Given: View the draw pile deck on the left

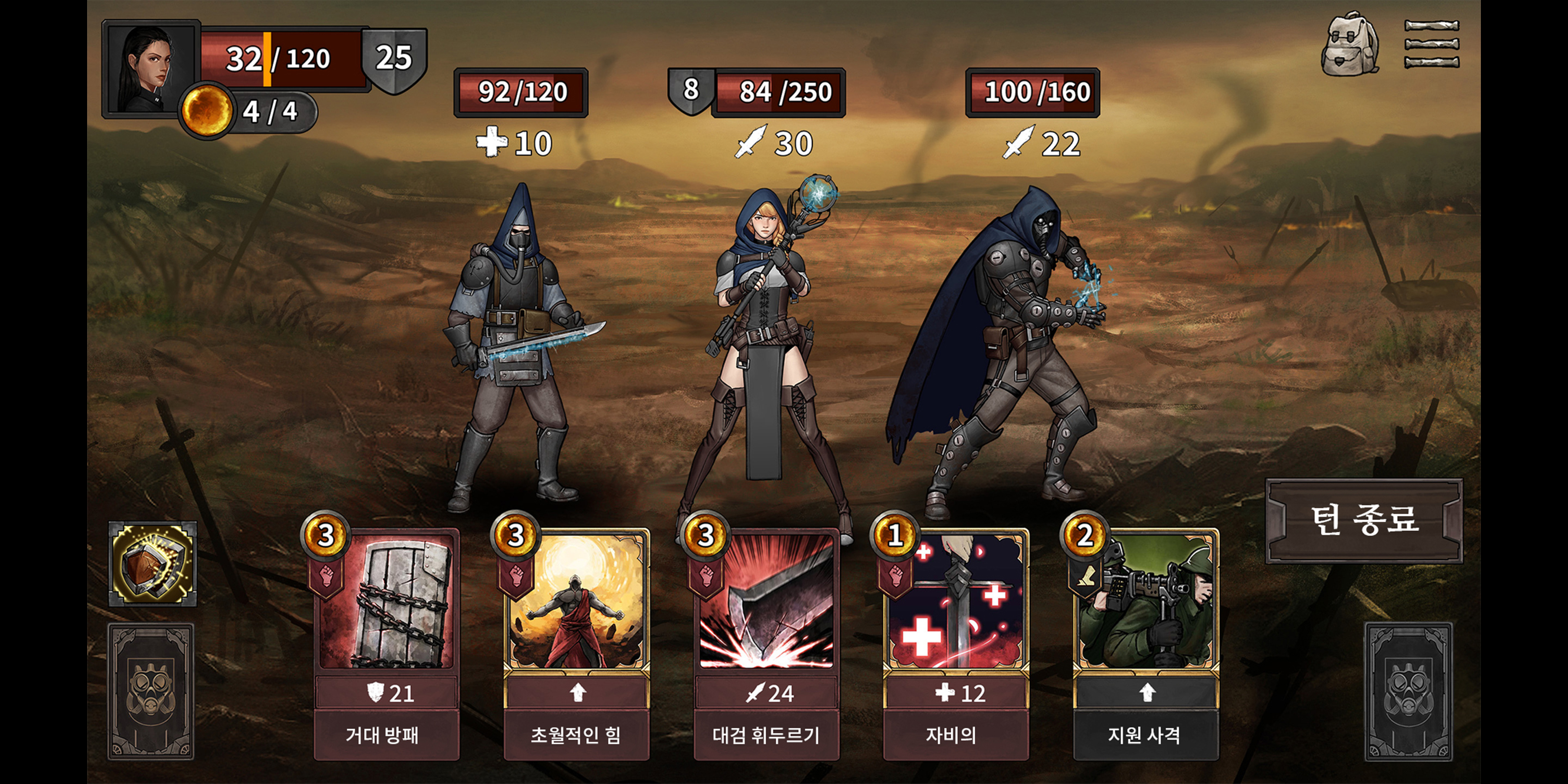Looking at the screenshot, I should click(151, 692).
